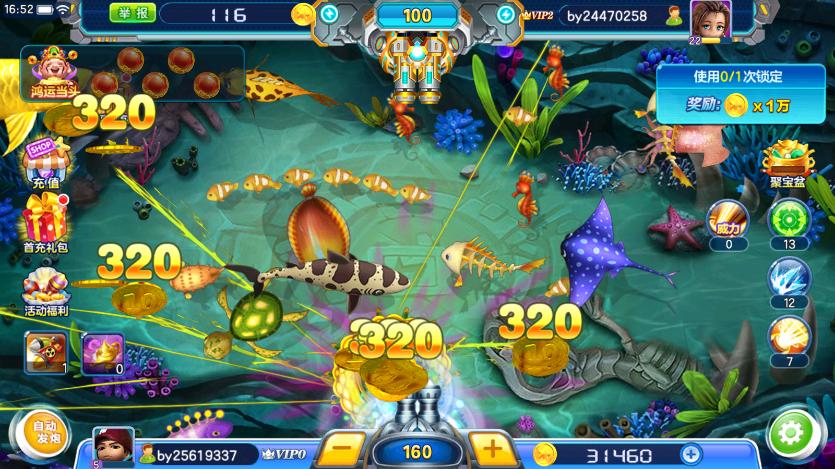
Task: Open the 聚宝盆 treasure bowl
Action: pos(788,163)
